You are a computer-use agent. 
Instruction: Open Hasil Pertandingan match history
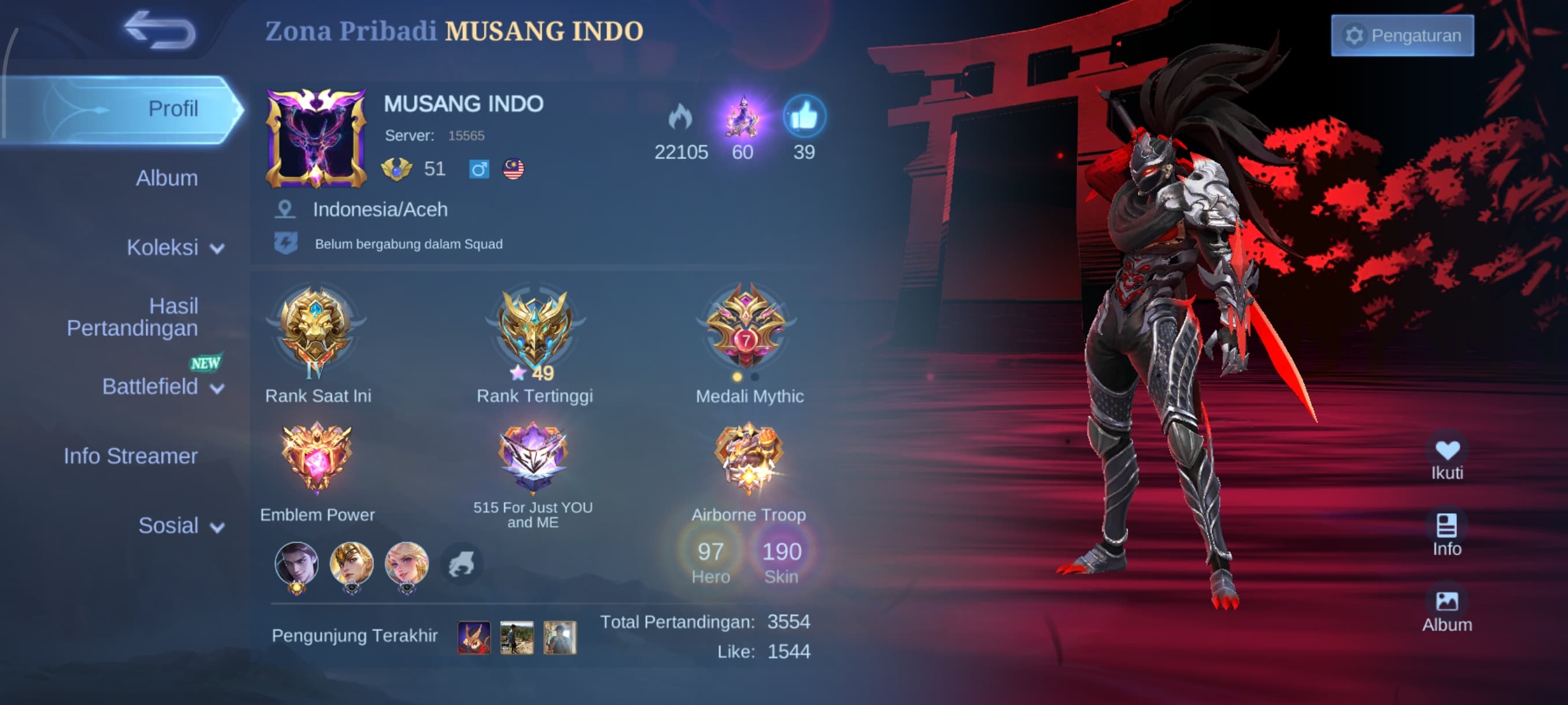click(132, 317)
